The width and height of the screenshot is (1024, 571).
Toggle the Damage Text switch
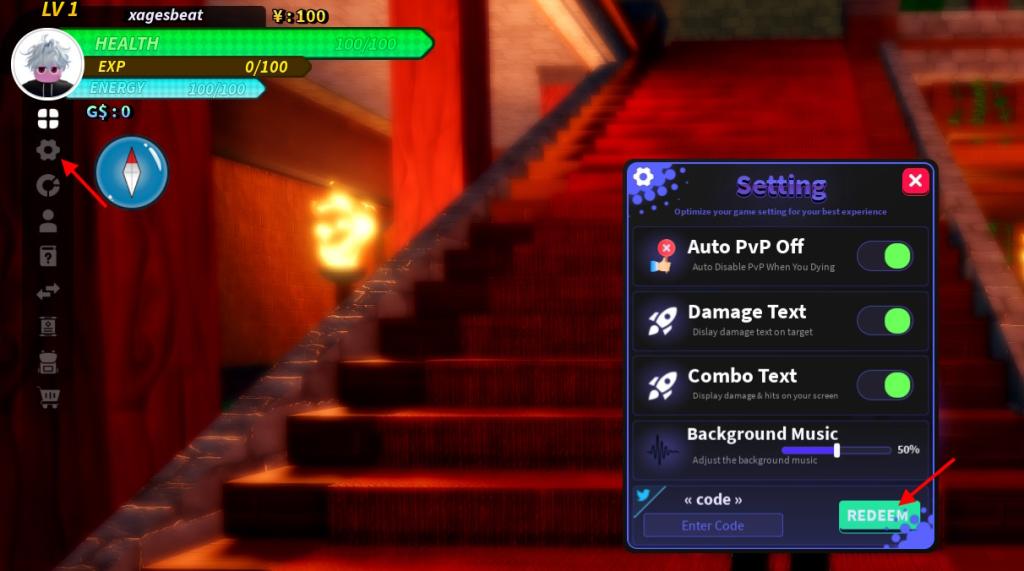885,321
